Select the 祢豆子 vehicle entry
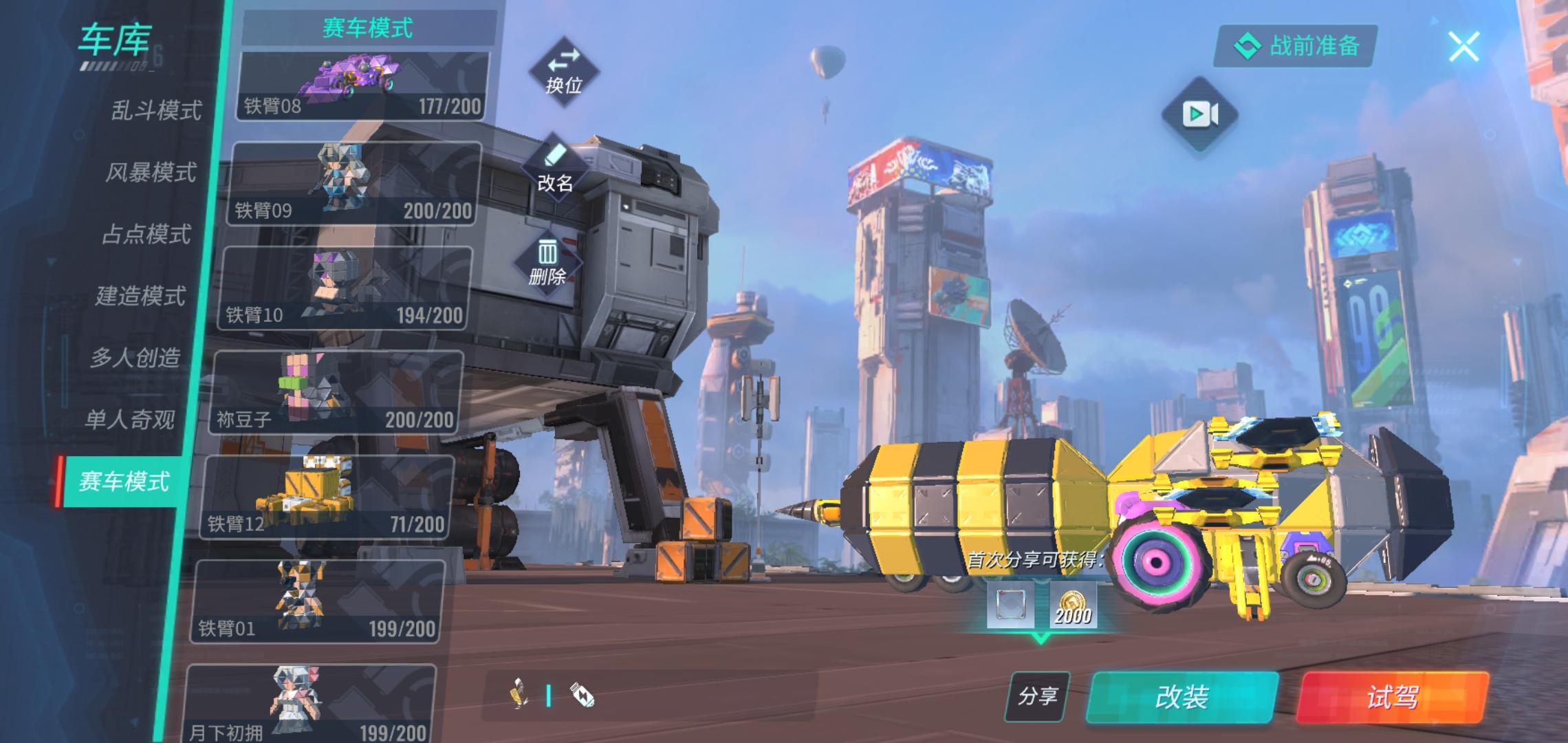Screen dimensions: 1568x743 [x=336, y=394]
